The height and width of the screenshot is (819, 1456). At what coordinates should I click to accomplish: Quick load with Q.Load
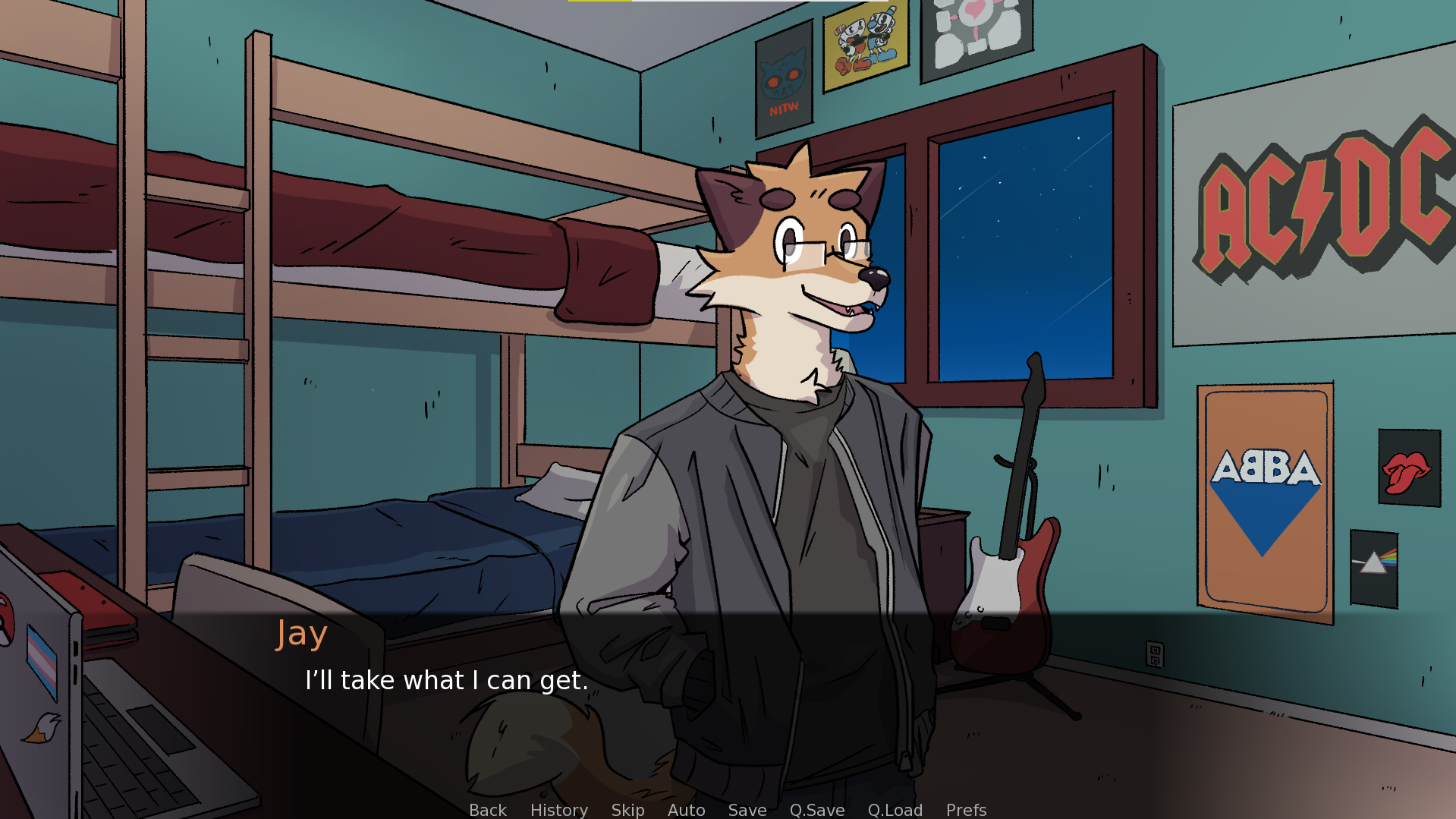[895, 810]
